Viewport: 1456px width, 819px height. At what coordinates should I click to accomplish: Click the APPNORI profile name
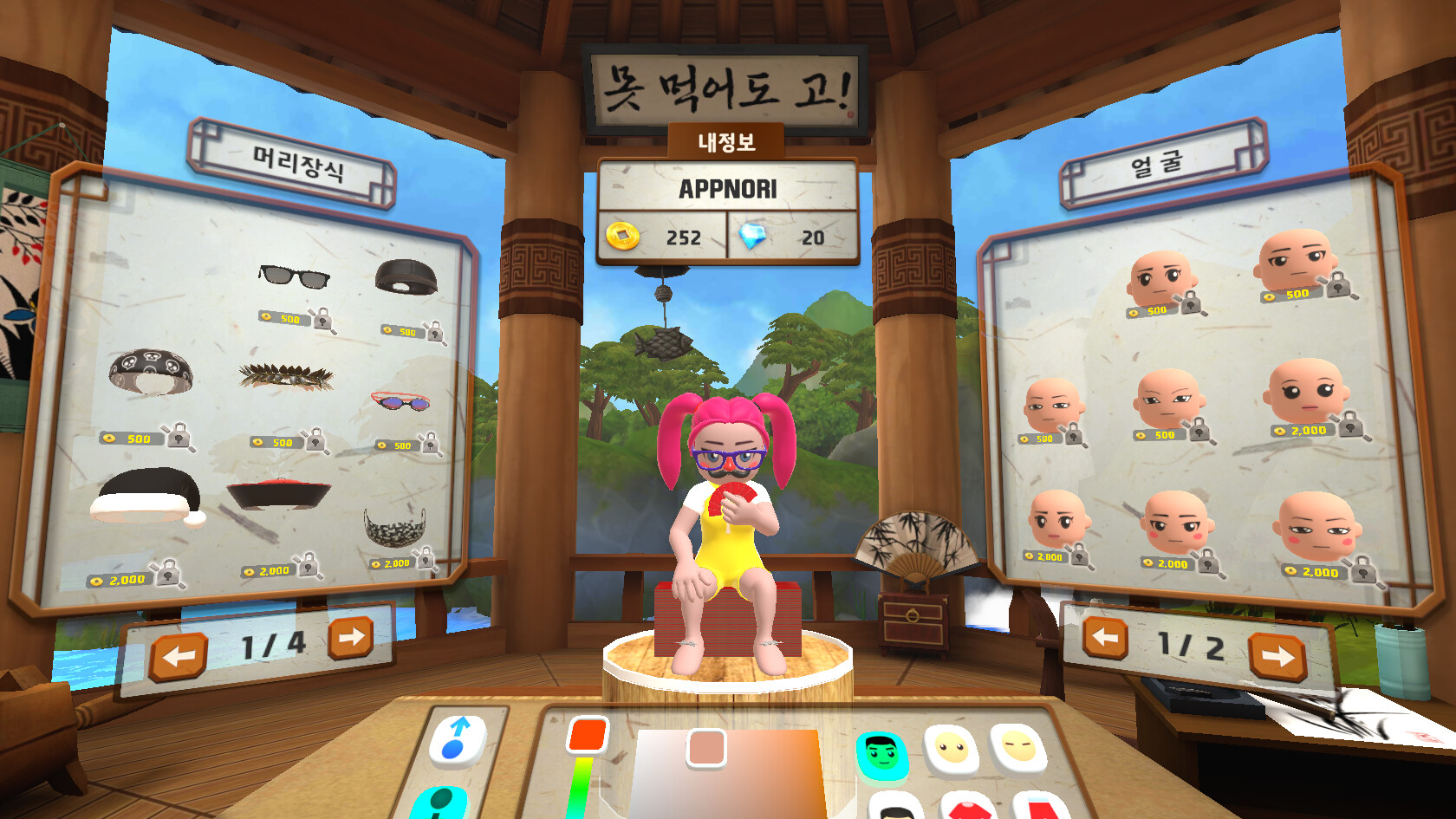(x=729, y=185)
